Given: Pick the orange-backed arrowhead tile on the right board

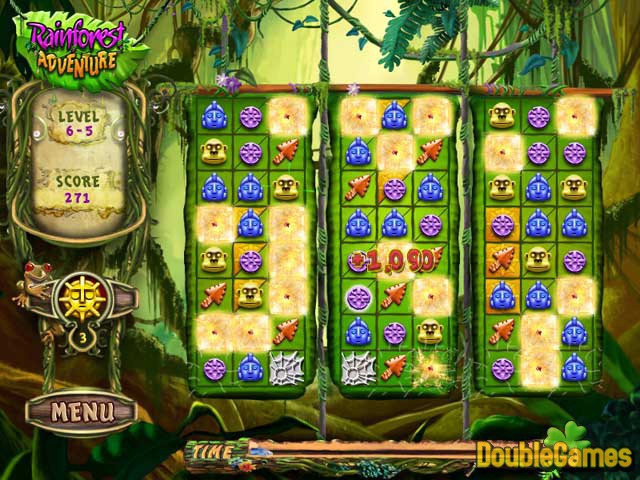Looking at the screenshot, I should pos(502,260).
